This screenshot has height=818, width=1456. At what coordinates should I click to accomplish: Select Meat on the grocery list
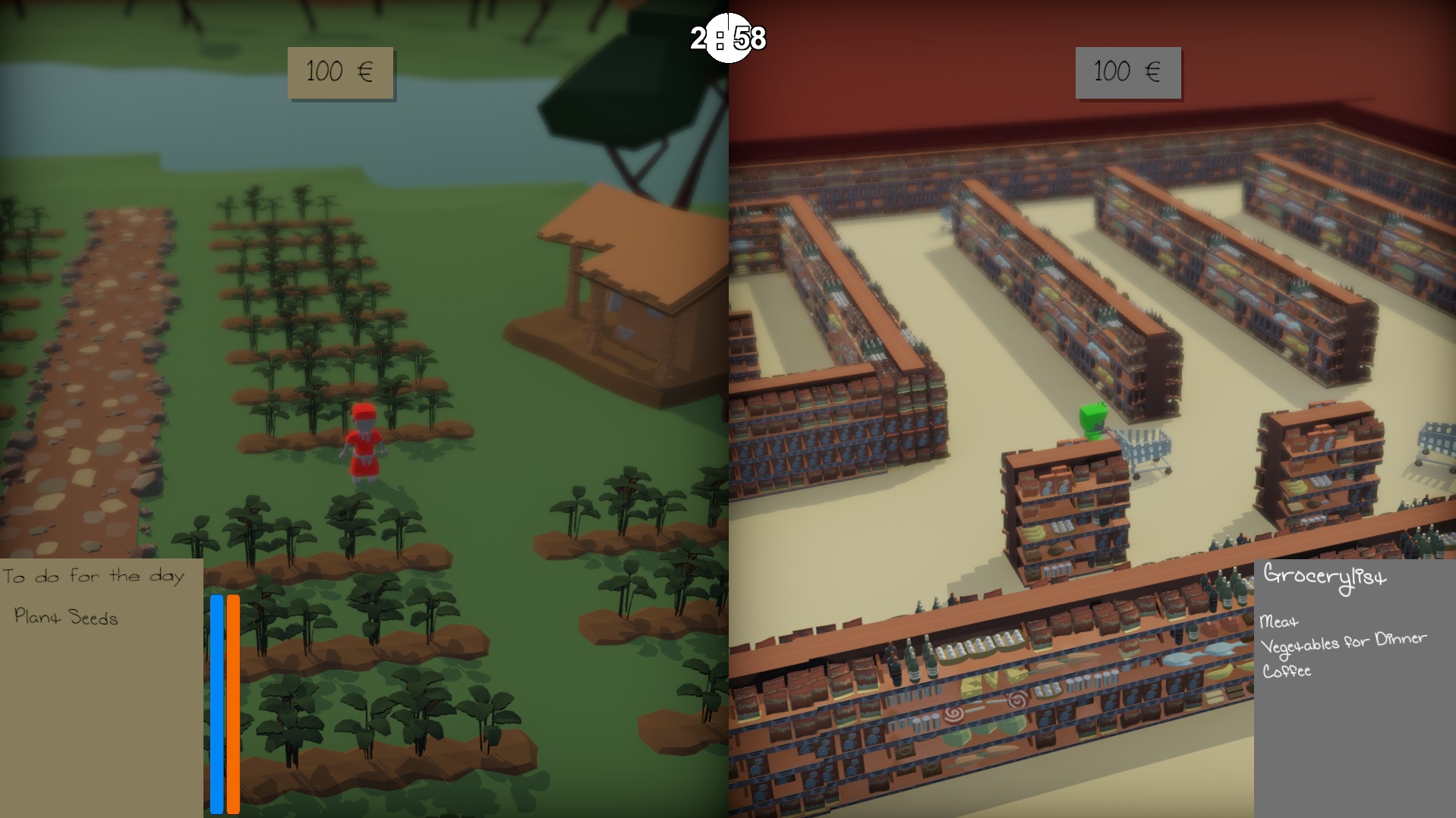[1279, 622]
